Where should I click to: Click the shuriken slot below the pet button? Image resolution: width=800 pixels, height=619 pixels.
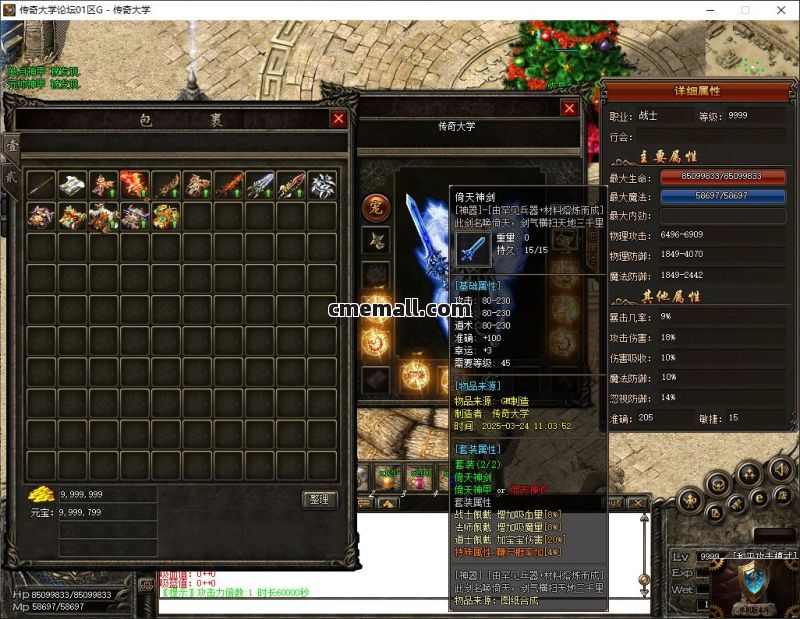pyautogui.click(x=375, y=240)
